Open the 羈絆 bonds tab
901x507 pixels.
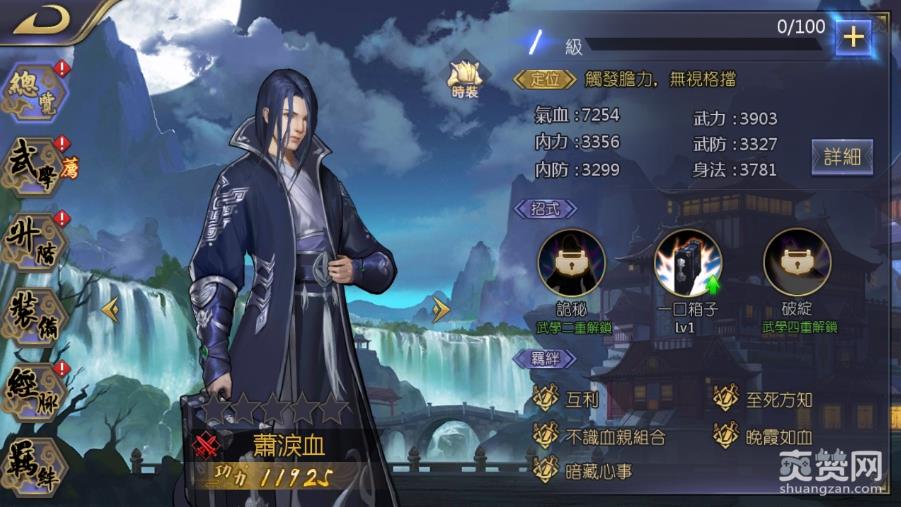[x=33, y=462]
